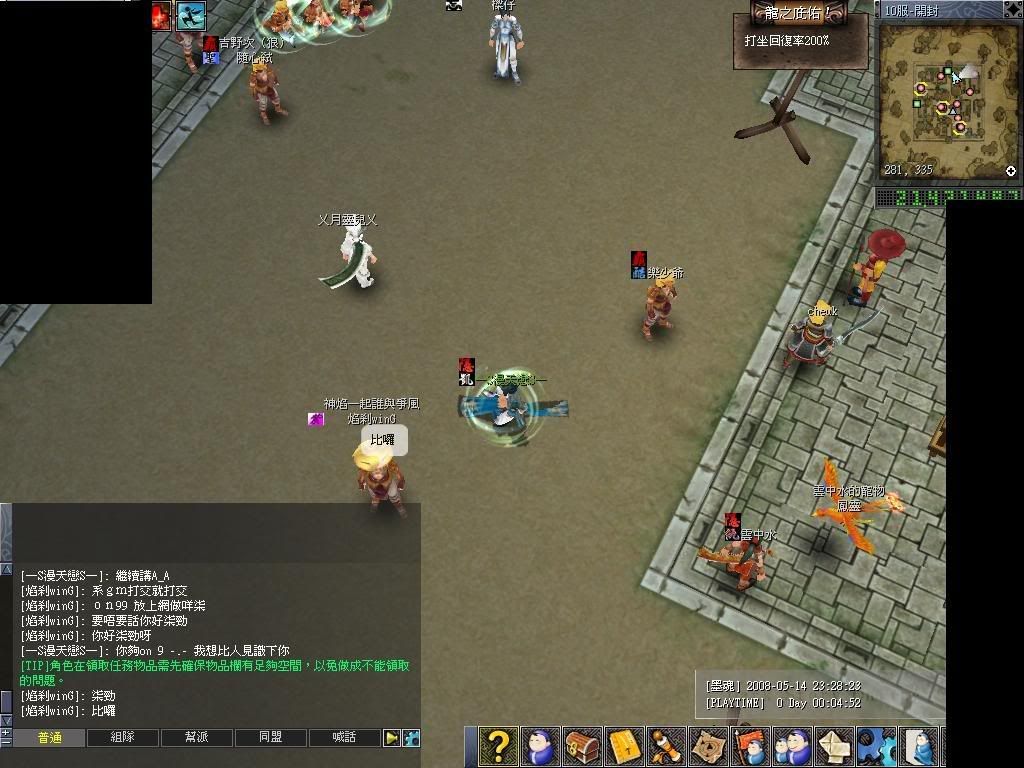This screenshot has width=1024, height=768.
Task: Click the yellow arrow button beside chat tabs
Action: (x=392, y=738)
